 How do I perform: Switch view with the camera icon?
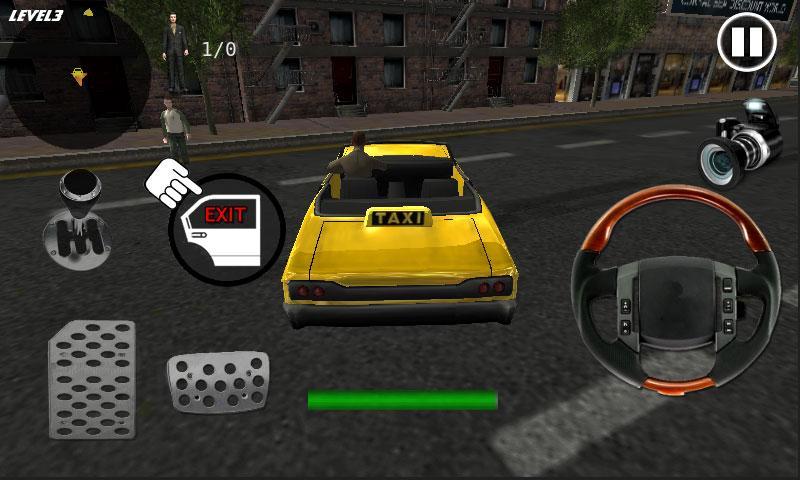pyautogui.click(x=738, y=142)
